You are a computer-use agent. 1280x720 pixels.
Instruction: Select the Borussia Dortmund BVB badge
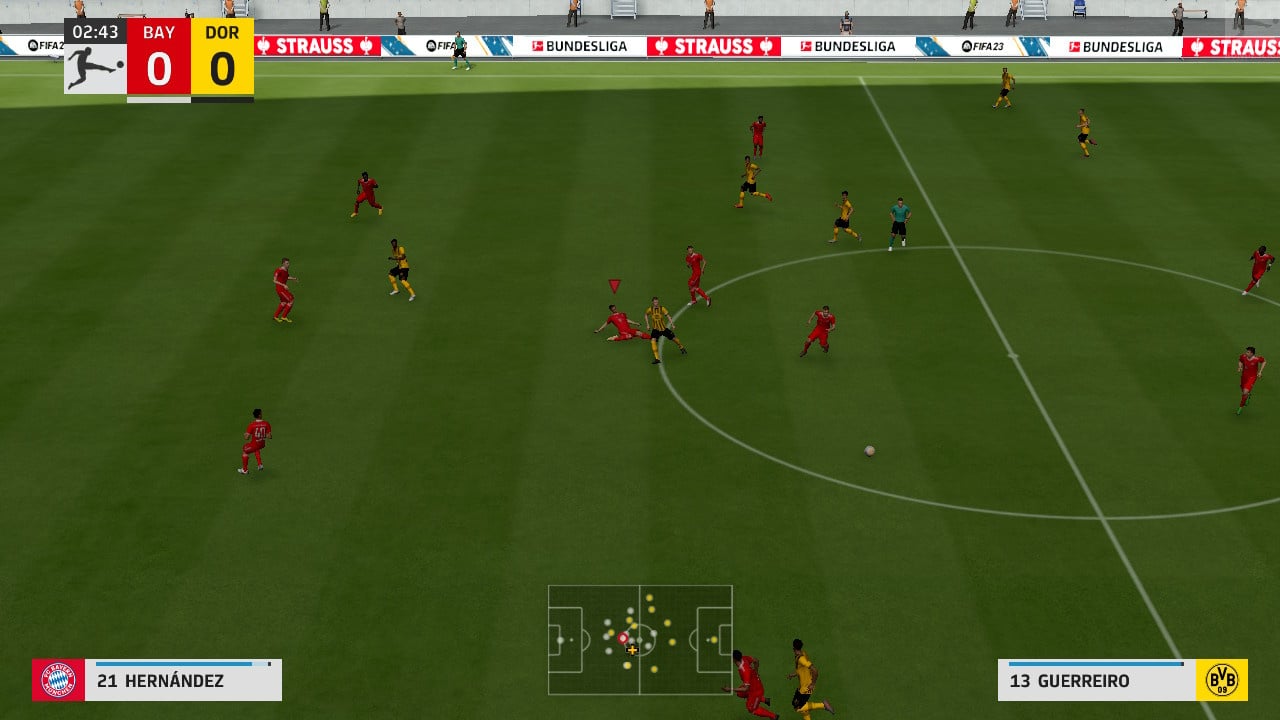click(1224, 681)
